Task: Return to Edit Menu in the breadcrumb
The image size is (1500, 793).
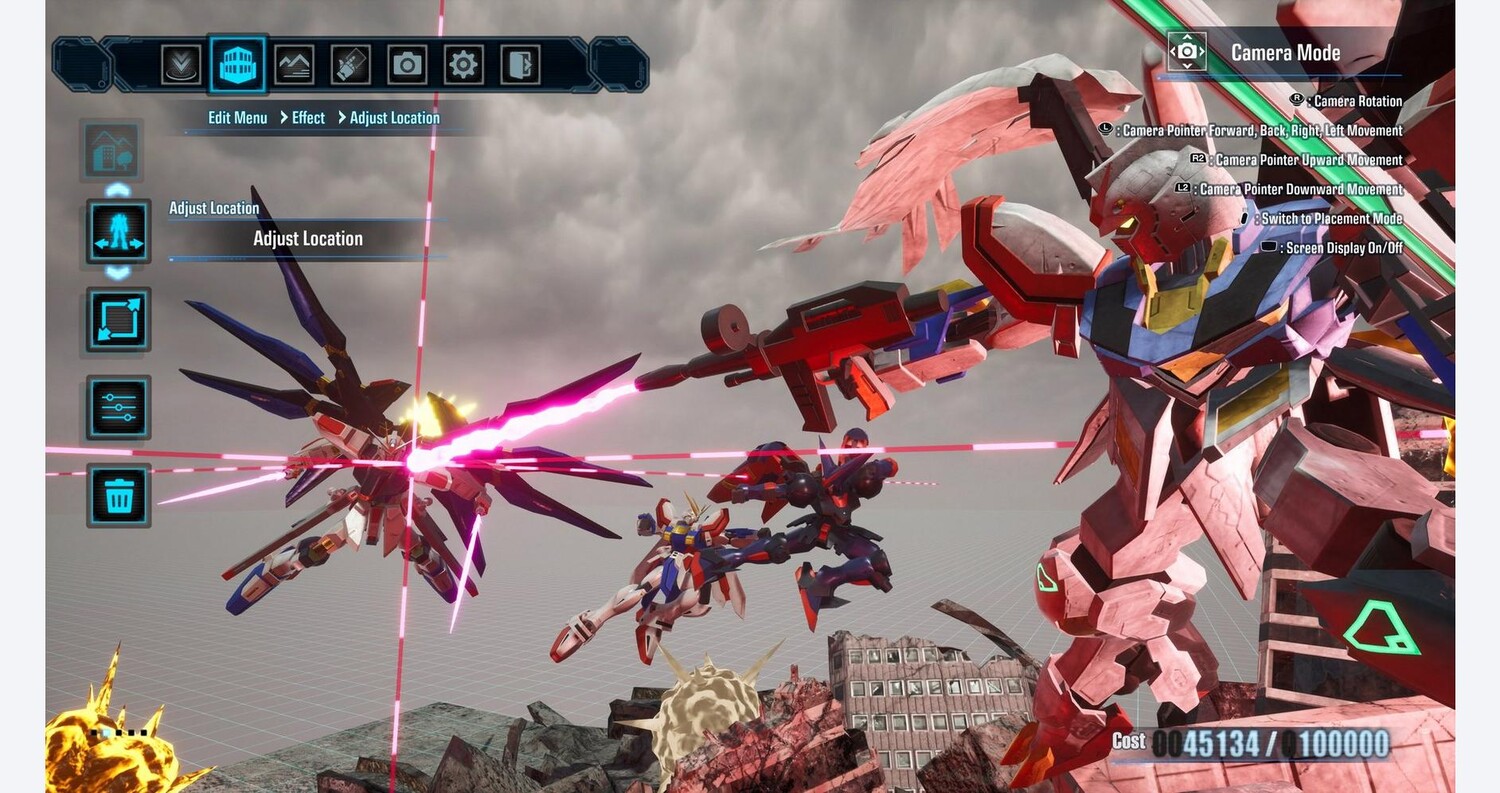Action: click(237, 118)
